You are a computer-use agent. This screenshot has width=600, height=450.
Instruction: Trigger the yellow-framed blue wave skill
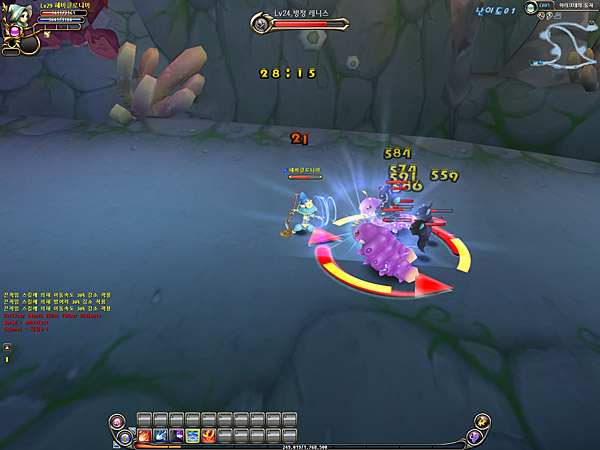coord(192,436)
